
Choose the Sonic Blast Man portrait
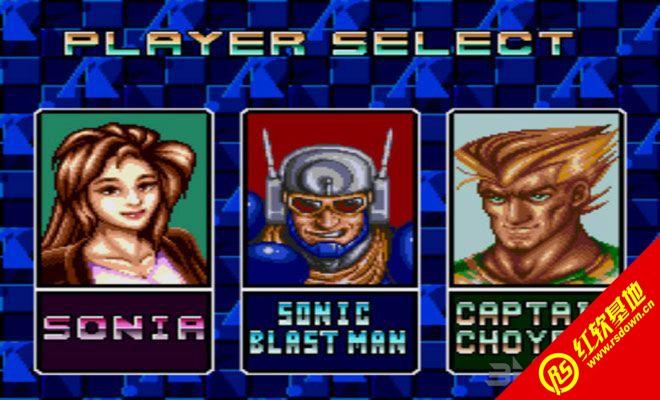(330, 198)
